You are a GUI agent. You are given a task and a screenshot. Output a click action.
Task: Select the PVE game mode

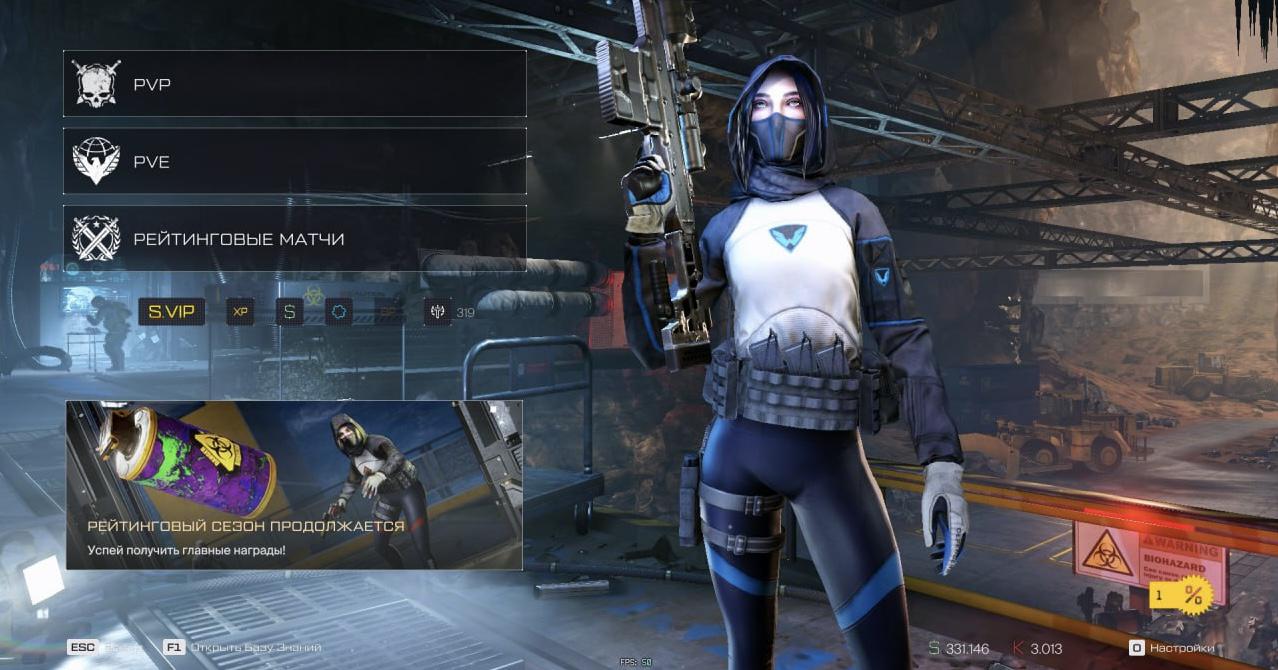coord(294,161)
